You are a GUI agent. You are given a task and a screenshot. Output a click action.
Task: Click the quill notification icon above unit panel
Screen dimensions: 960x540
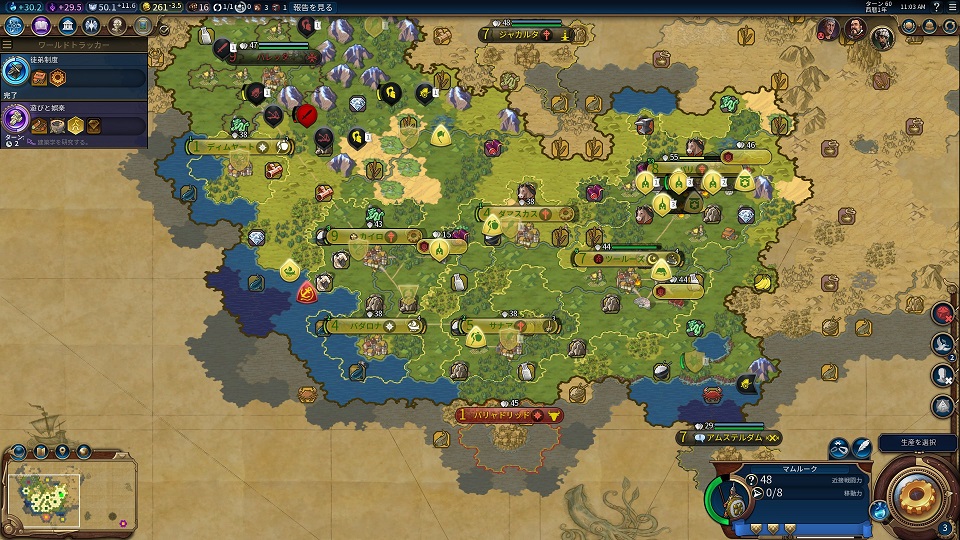862,449
